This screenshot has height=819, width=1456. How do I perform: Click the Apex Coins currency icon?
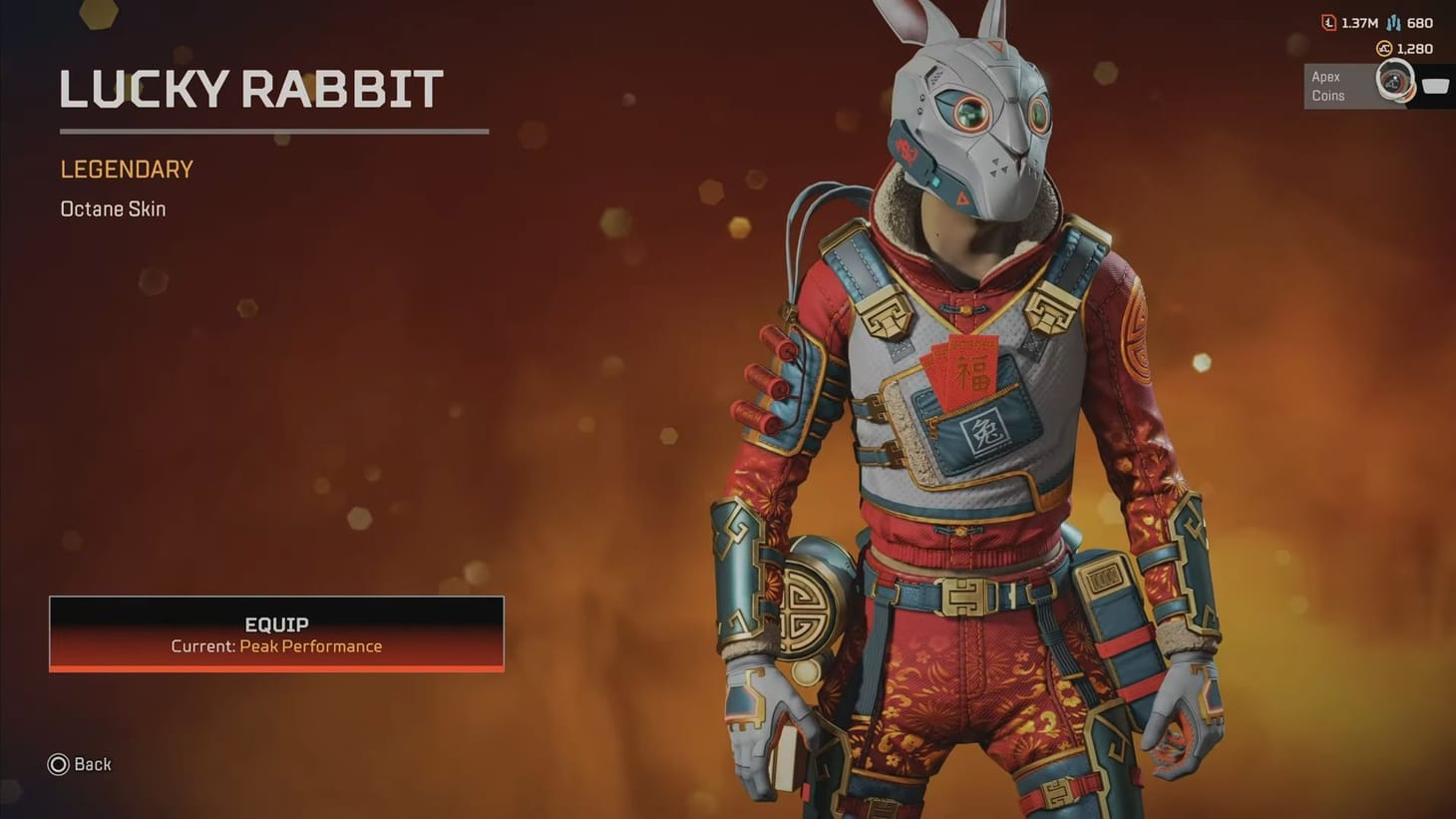tap(1385, 48)
